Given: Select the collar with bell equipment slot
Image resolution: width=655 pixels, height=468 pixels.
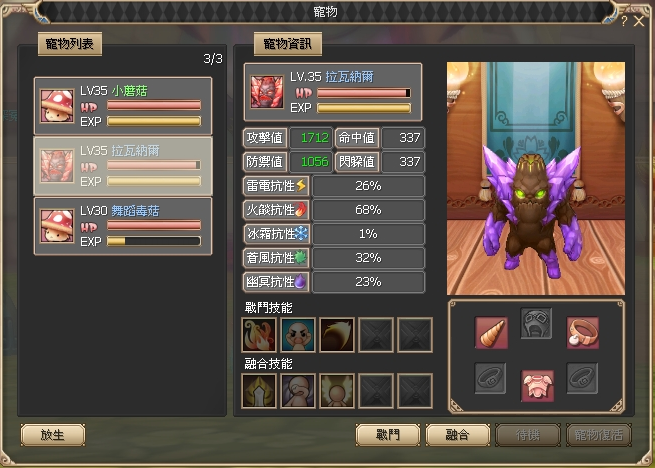Looking at the screenshot, I should click(582, 333).
